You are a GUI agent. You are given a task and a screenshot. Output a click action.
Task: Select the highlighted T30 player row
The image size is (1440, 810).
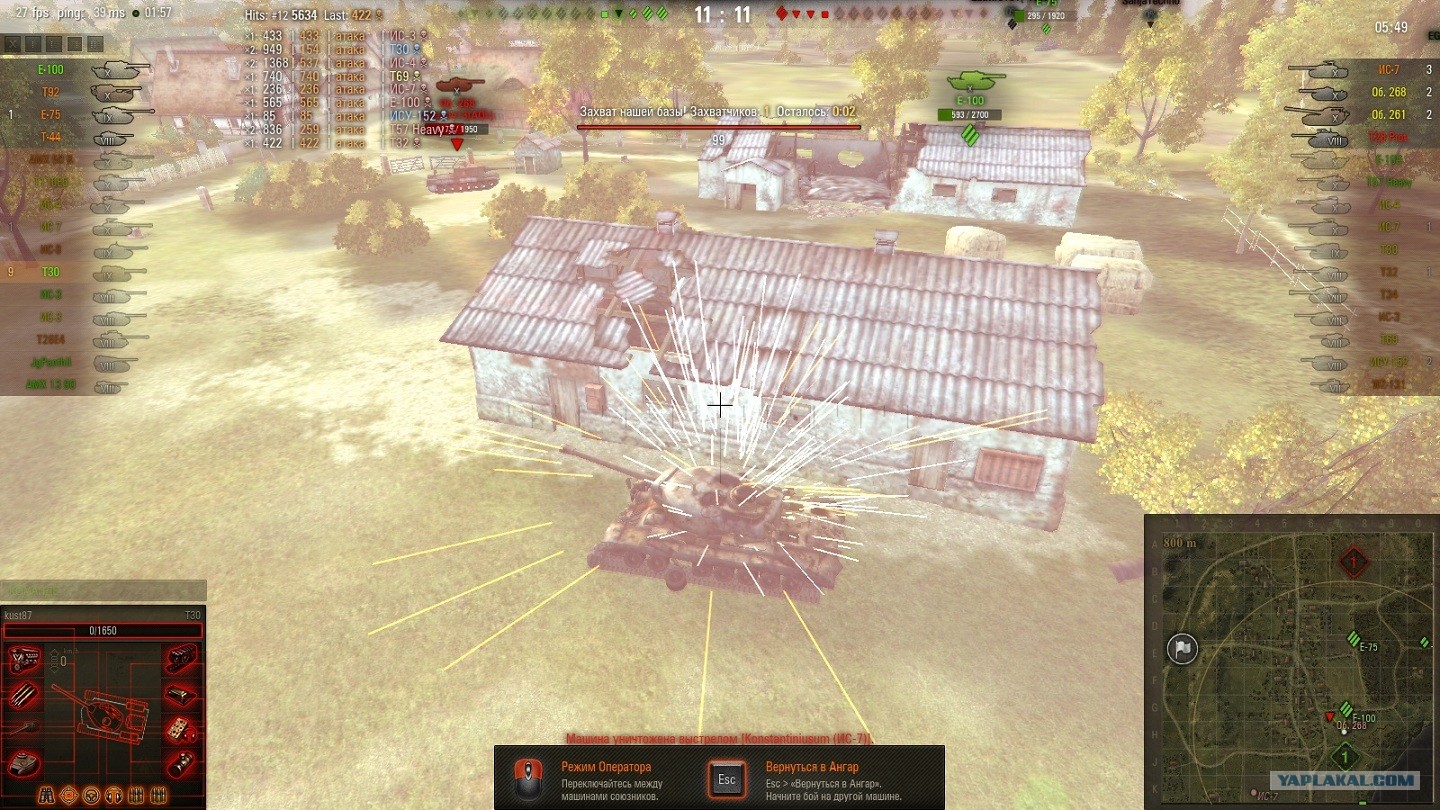[51, 272]
